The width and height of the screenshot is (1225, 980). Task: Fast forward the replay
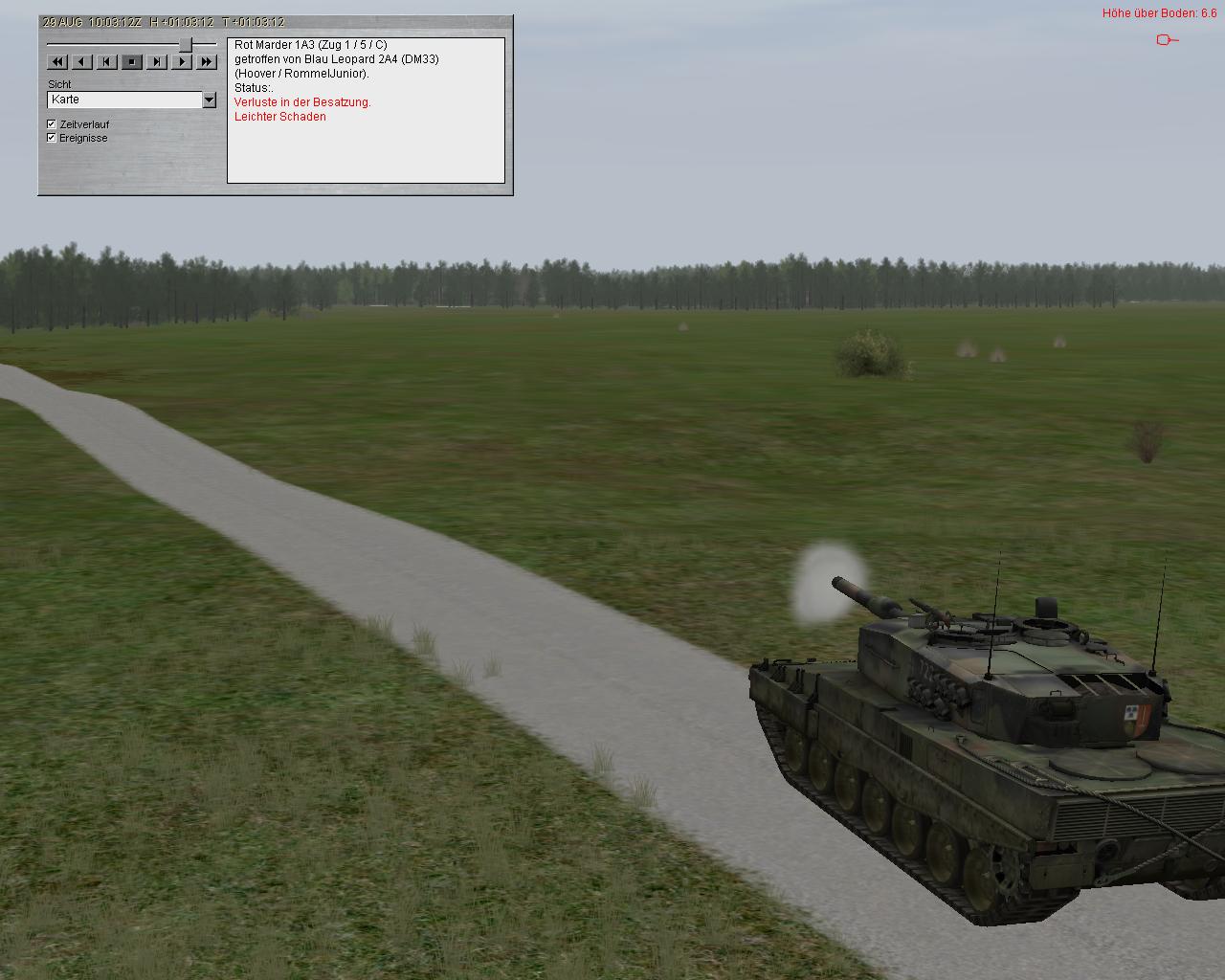click(x=207, y=62)
